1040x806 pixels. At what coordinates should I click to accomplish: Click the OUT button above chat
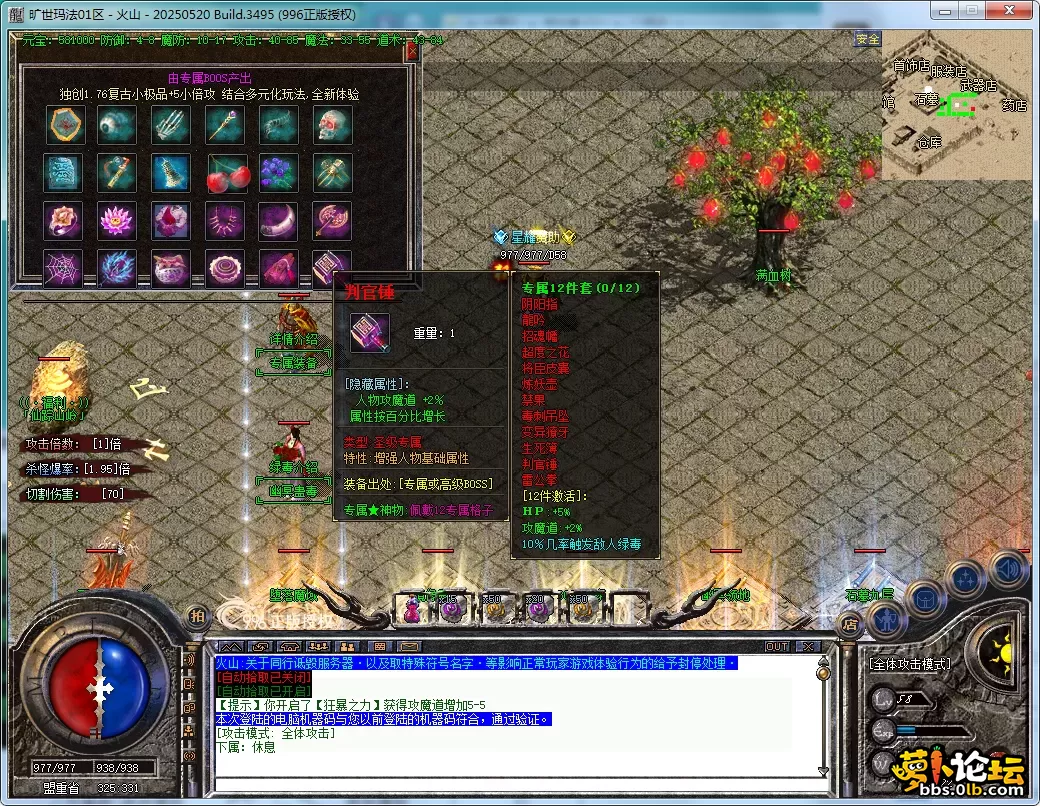777,647
